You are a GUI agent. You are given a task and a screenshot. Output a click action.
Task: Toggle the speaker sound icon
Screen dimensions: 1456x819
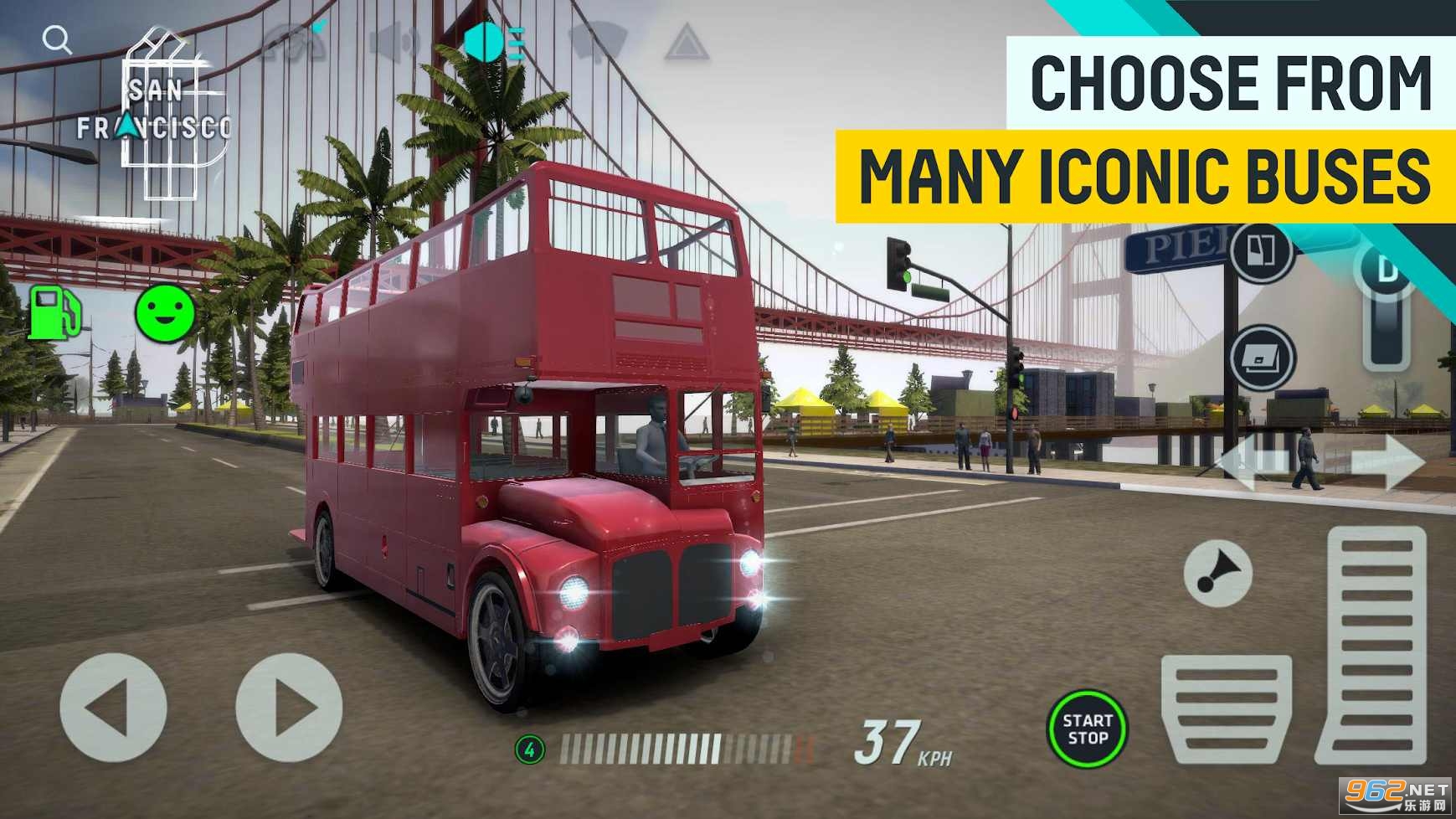[395, 42]
